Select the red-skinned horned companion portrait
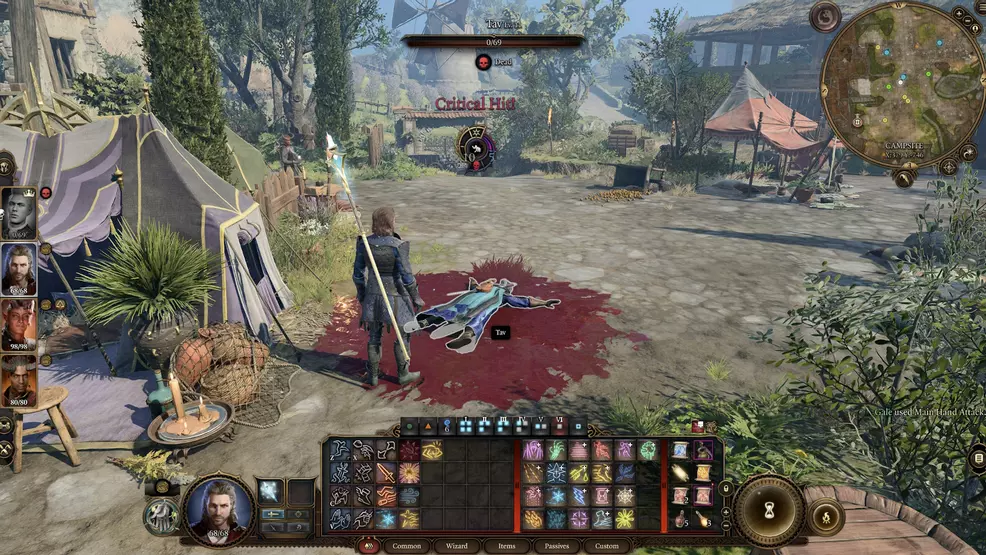Viewport: 986px width, 555px height. (19, 324)
